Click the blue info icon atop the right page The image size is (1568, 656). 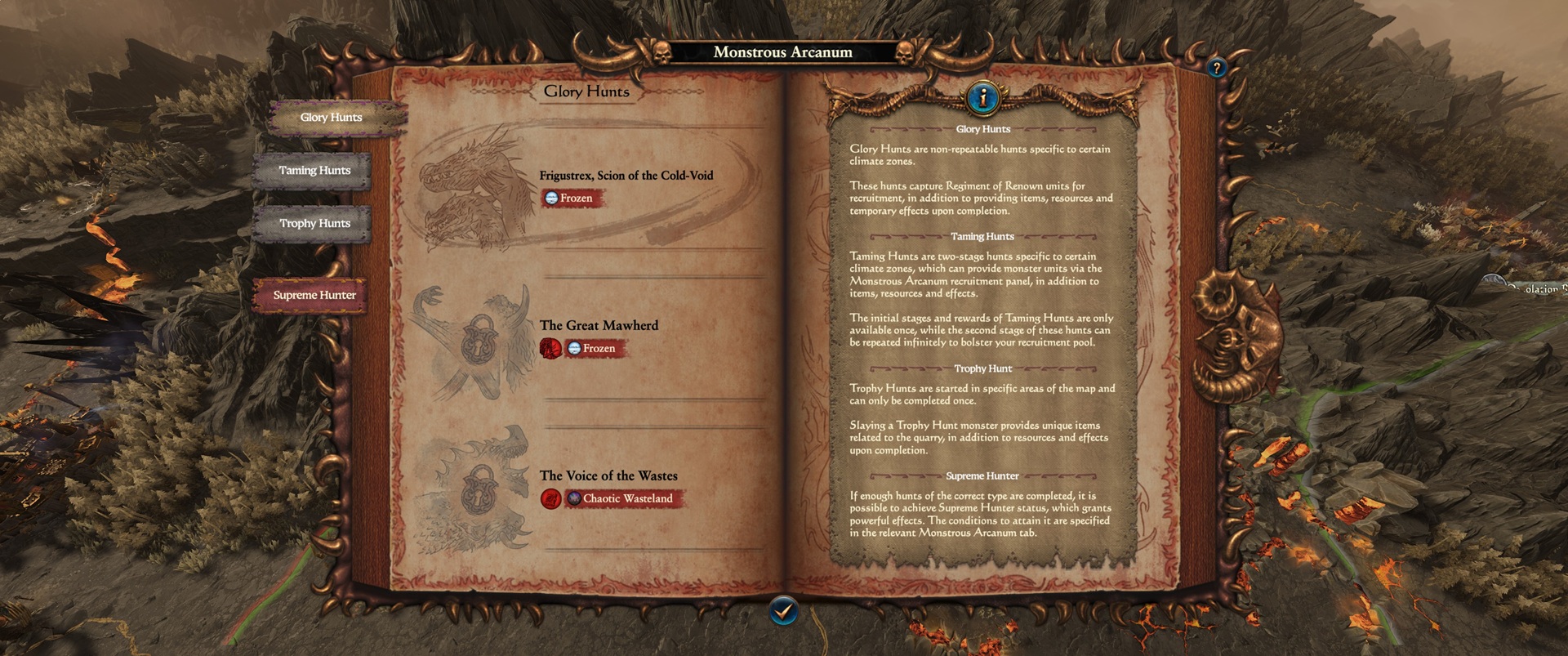coord(983,96)
